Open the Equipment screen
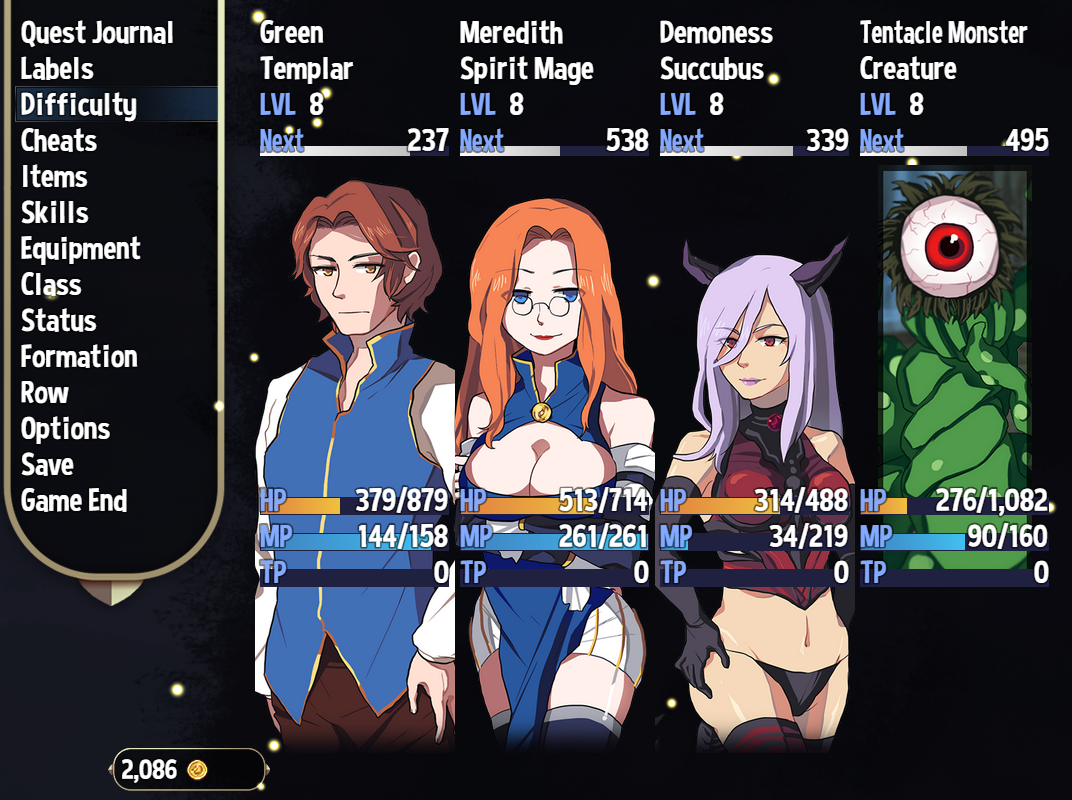 pyautogui.click(x=80, y=249)
